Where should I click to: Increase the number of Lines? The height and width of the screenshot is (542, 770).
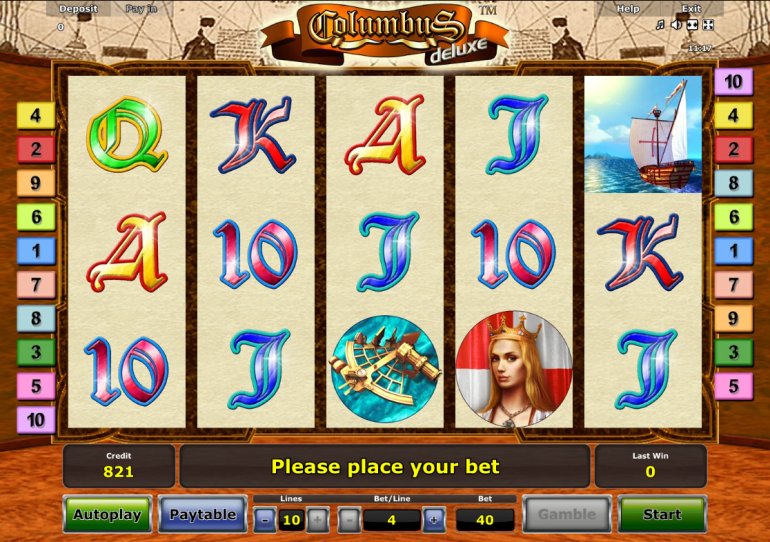[x=316, y=520]
